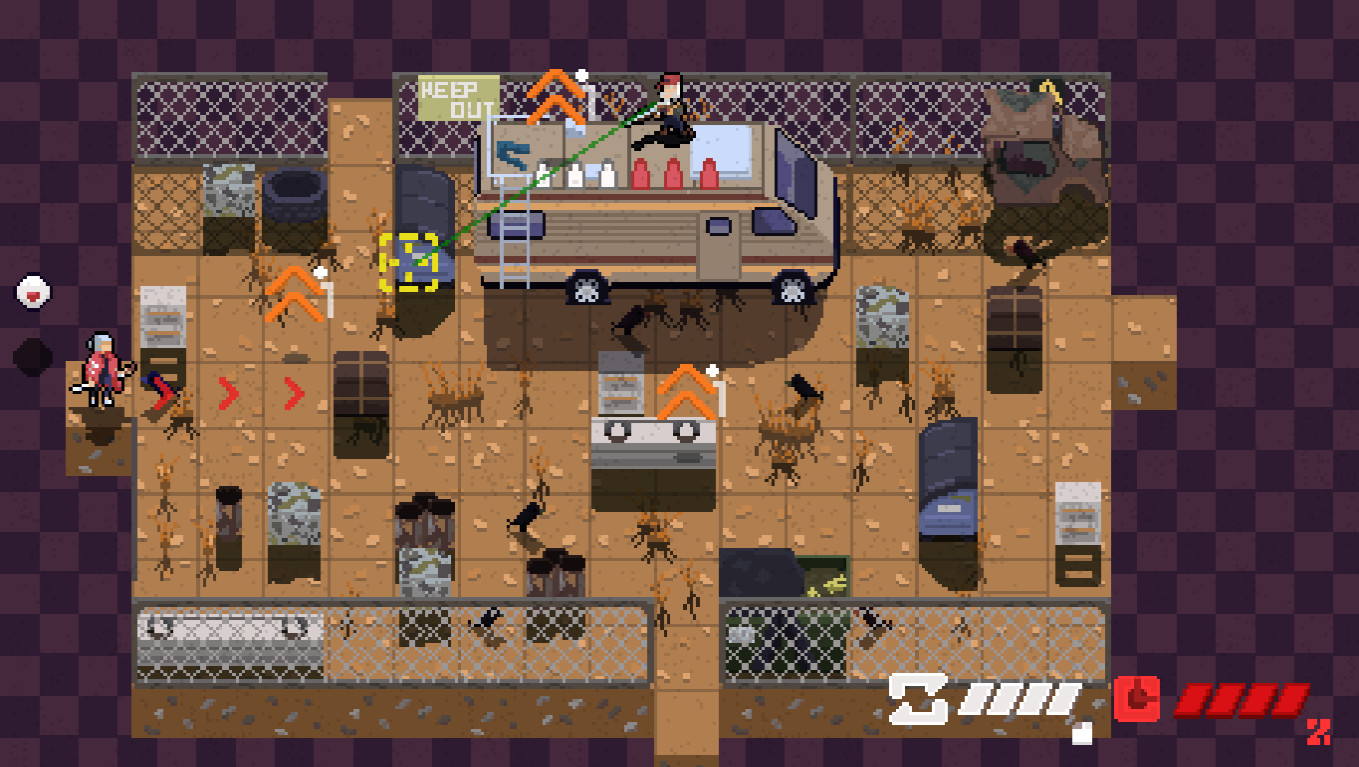Select the yellow bracketed target tile

pos(409,262)
